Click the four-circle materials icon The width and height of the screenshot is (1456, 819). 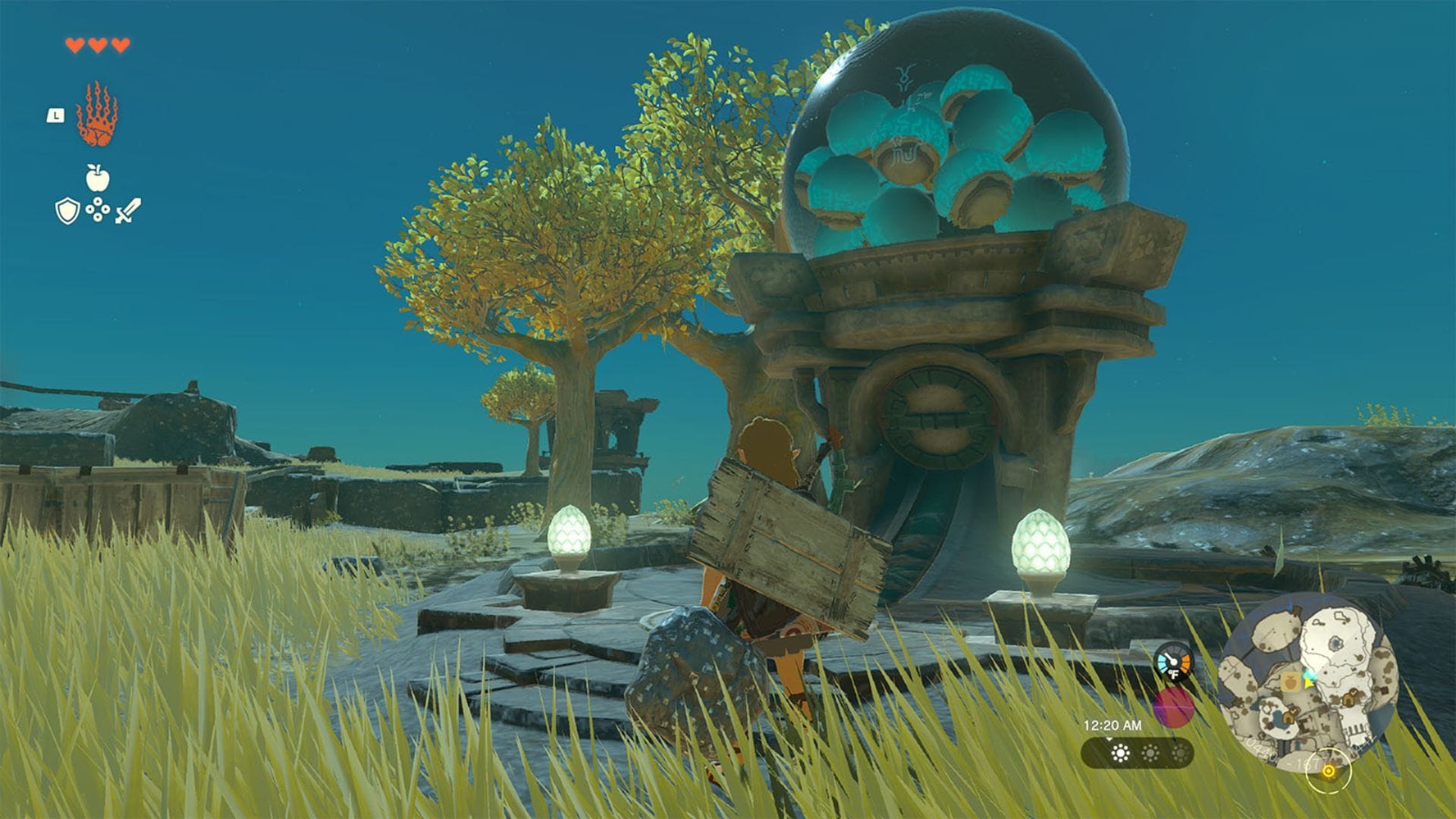pyautogui.click(x=98, y=209)
